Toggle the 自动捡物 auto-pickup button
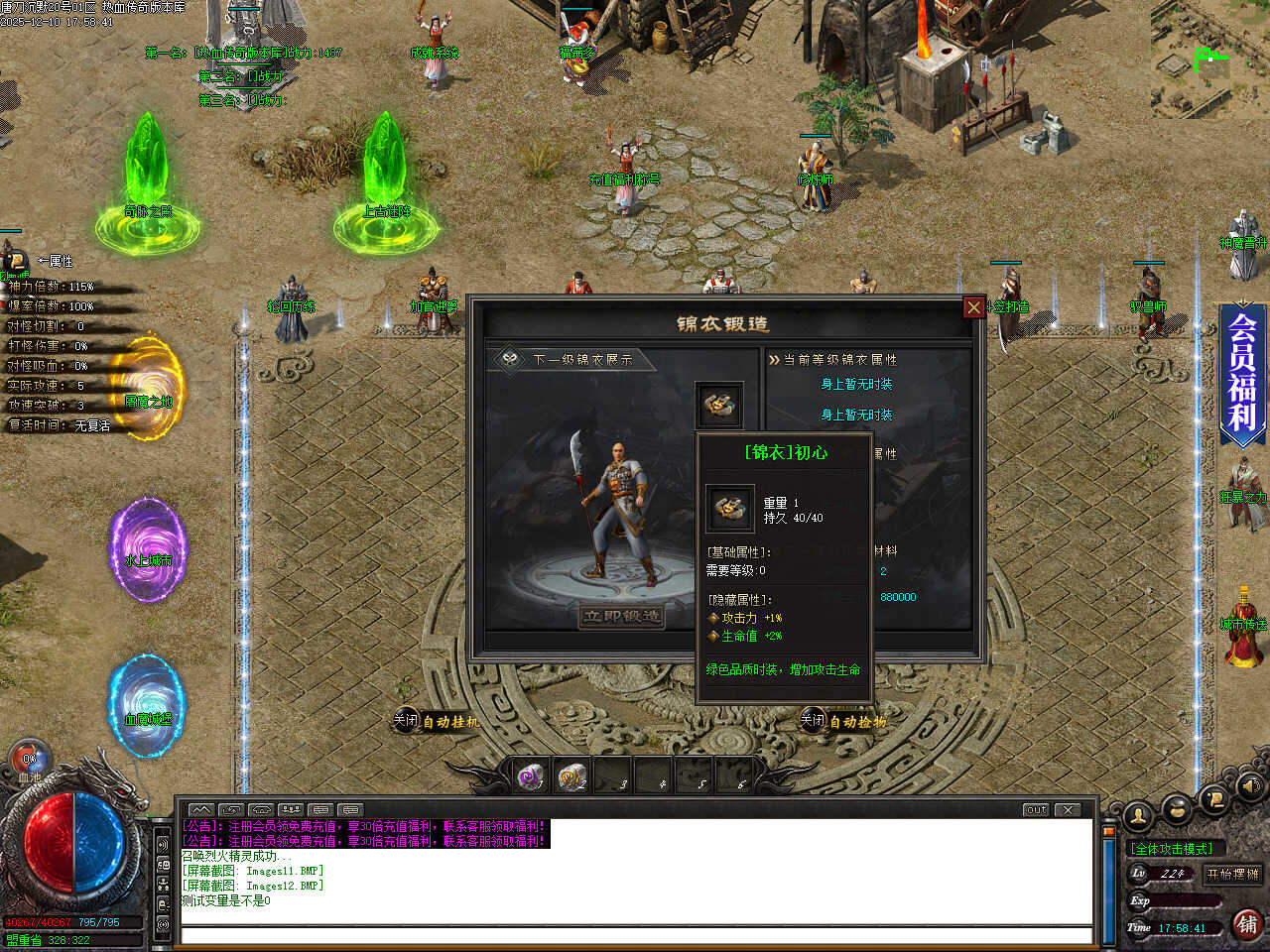This screenshot has width=1270, height=952. point(843,721)
